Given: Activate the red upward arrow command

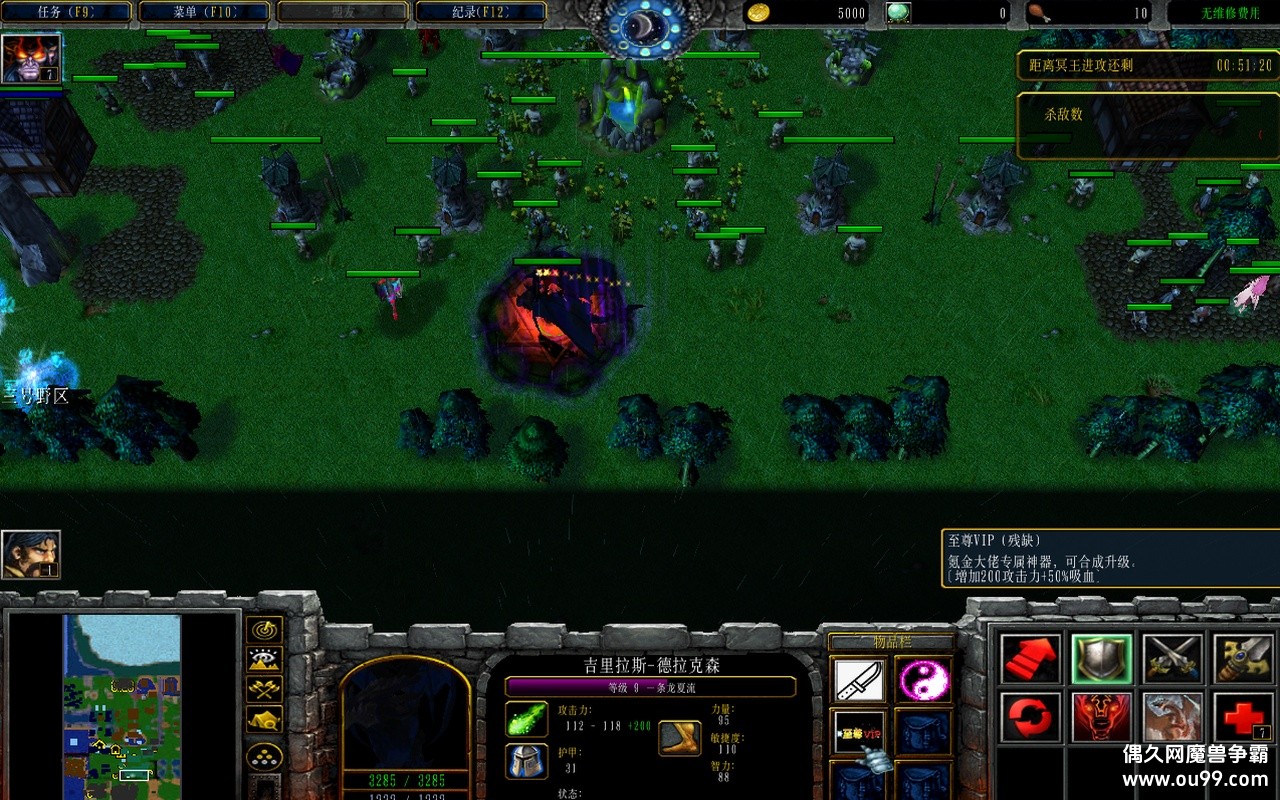Looking at the screenshot, I should tap(1031, 659).
